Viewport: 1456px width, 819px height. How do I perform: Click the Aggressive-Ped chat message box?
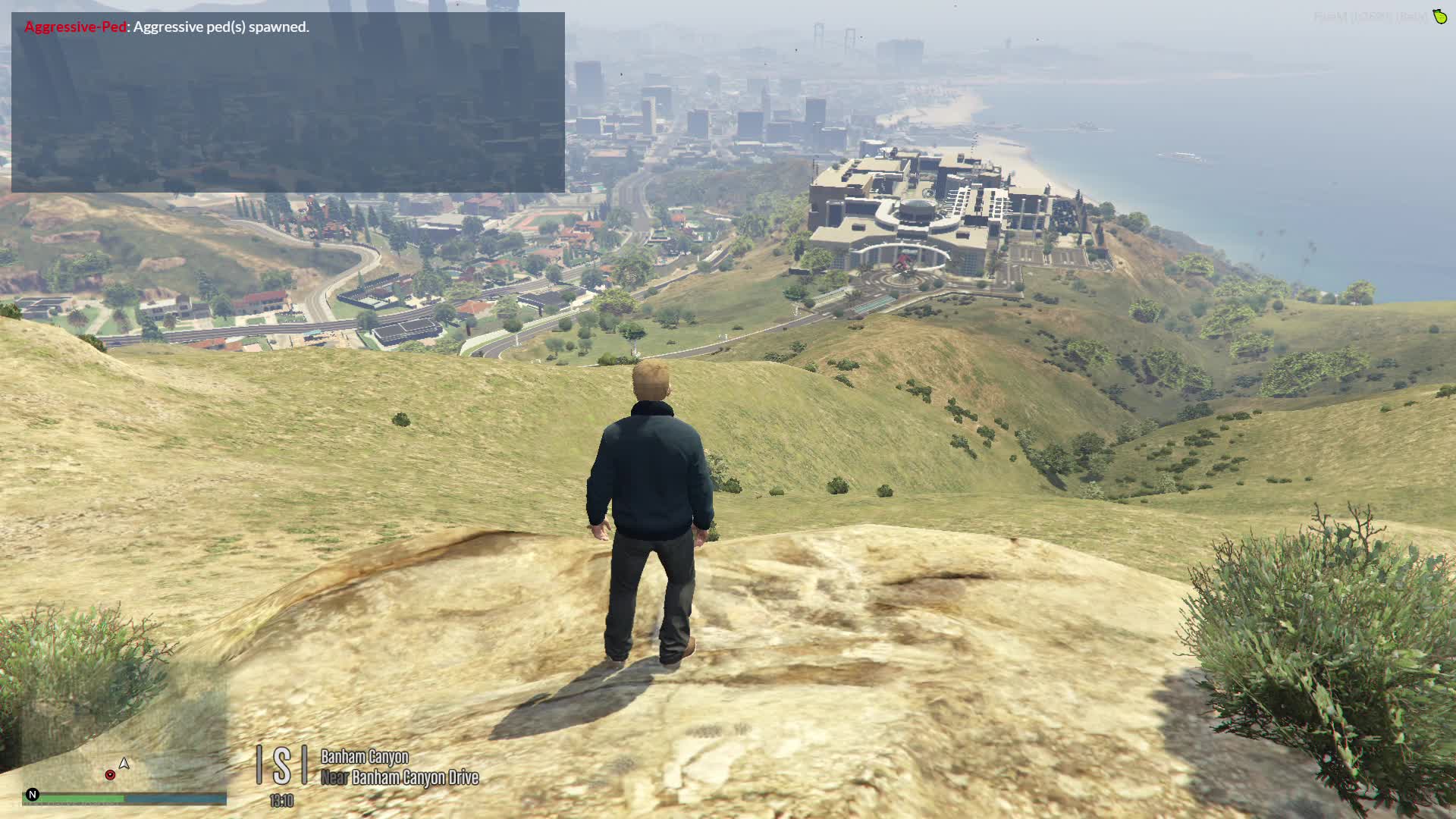(x=287, y=102)
